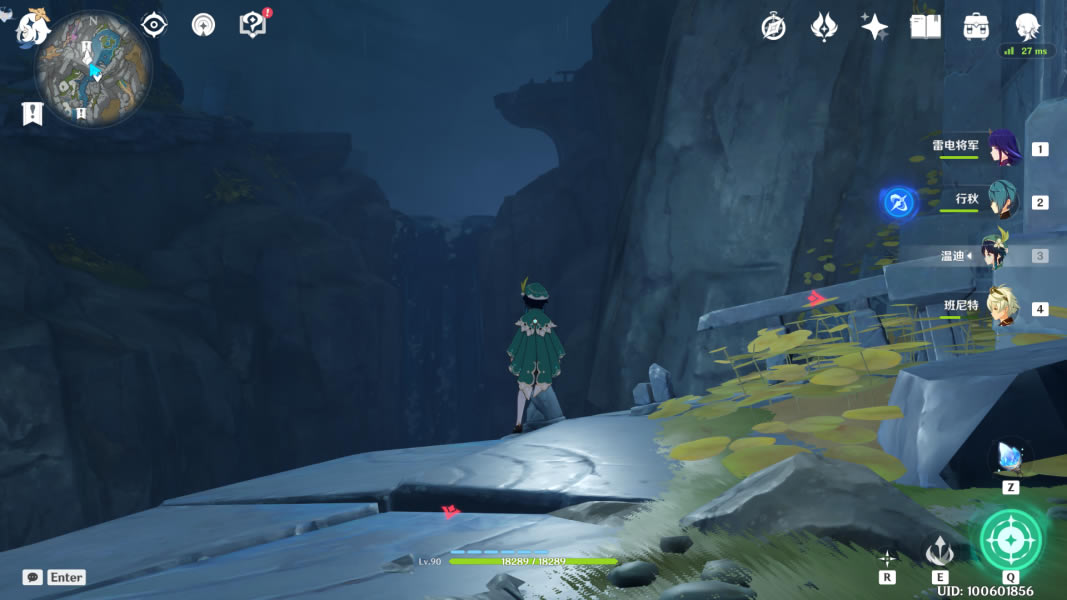Open the chat speech-bubble icon
The width and height of the screenshot is (1067, 600).
[x=33, y=577]
